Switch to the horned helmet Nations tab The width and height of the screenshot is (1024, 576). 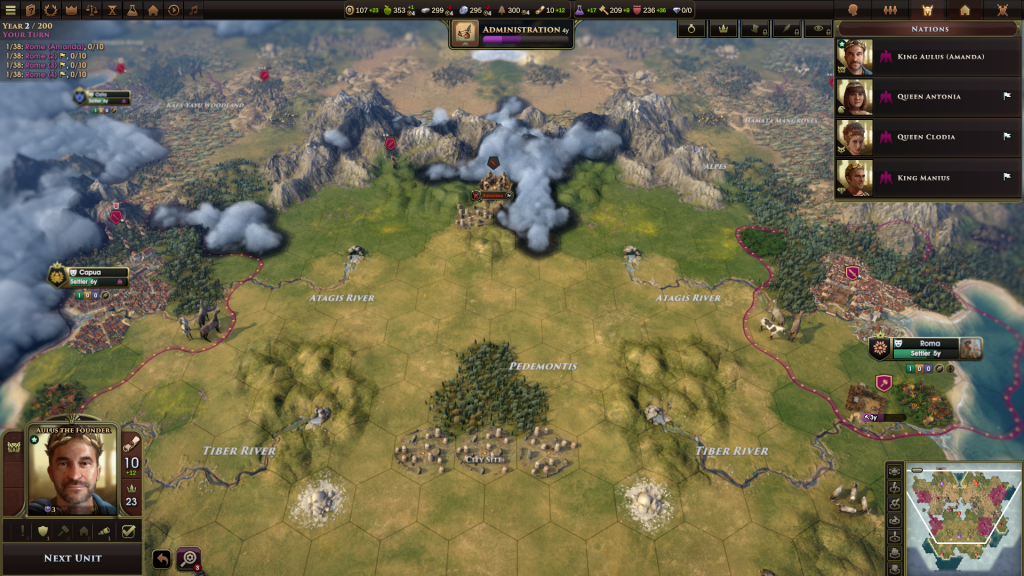point(926,10)
